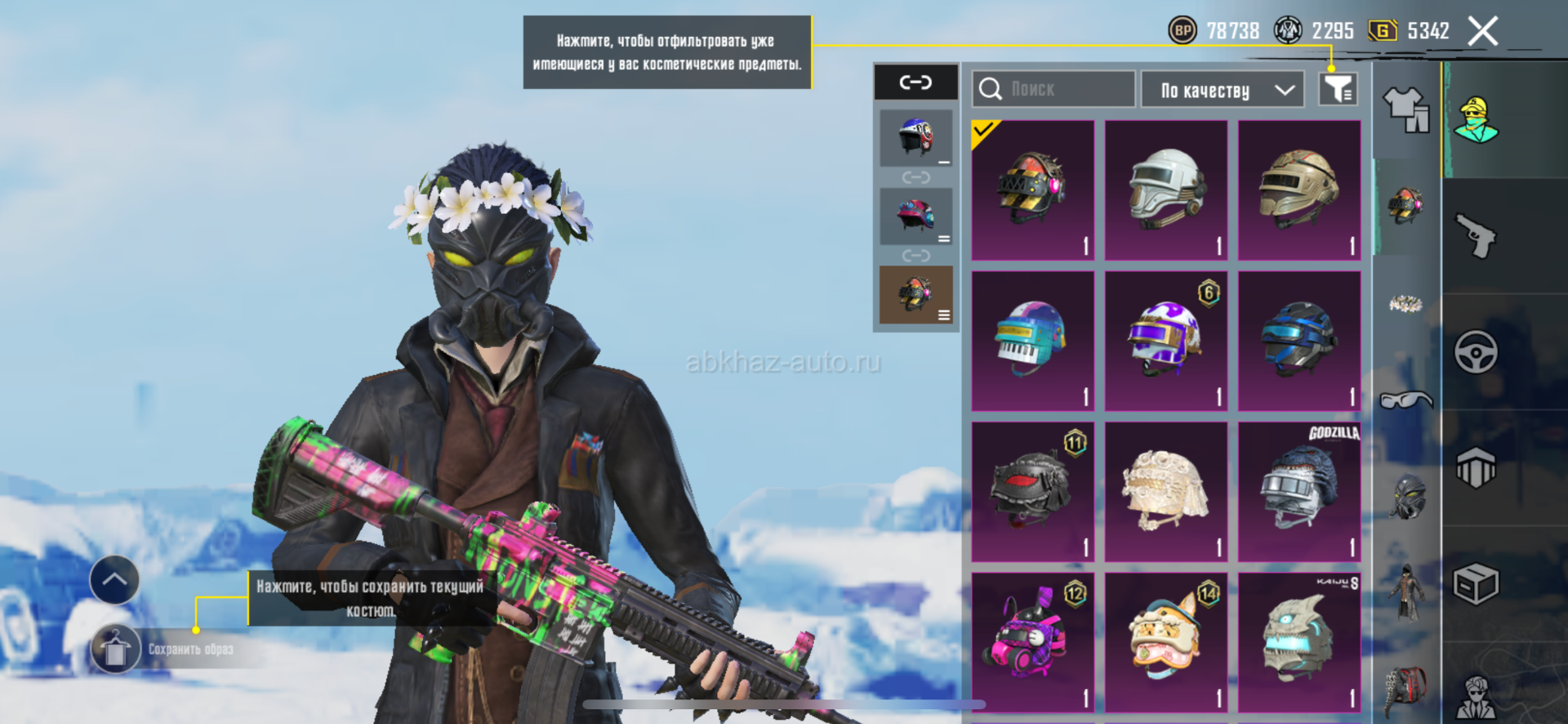
Task: Select the sunglasses category
Action: (1405, 400)
